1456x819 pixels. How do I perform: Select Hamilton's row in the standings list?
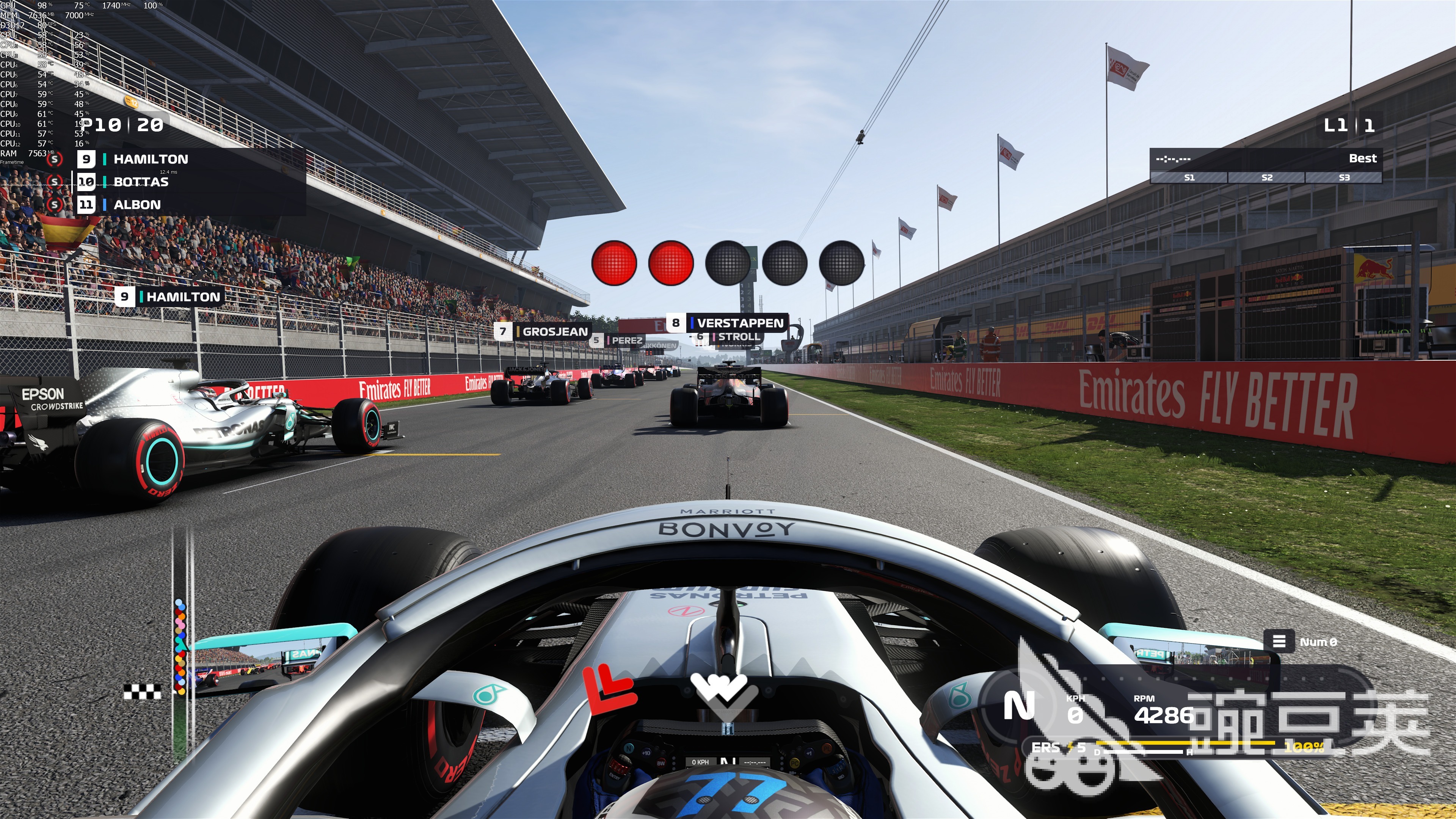point(151,159)
